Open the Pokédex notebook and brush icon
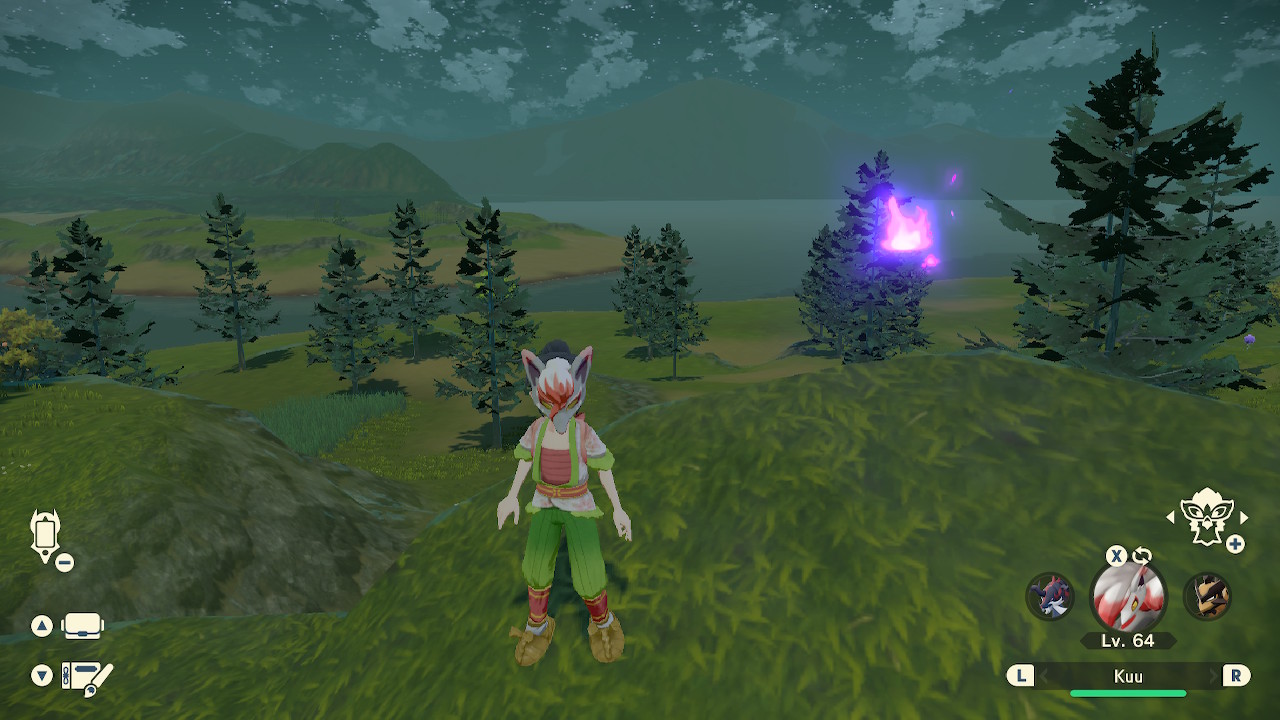This screenshot has height=720, width=1280. (x=87, y=677)
